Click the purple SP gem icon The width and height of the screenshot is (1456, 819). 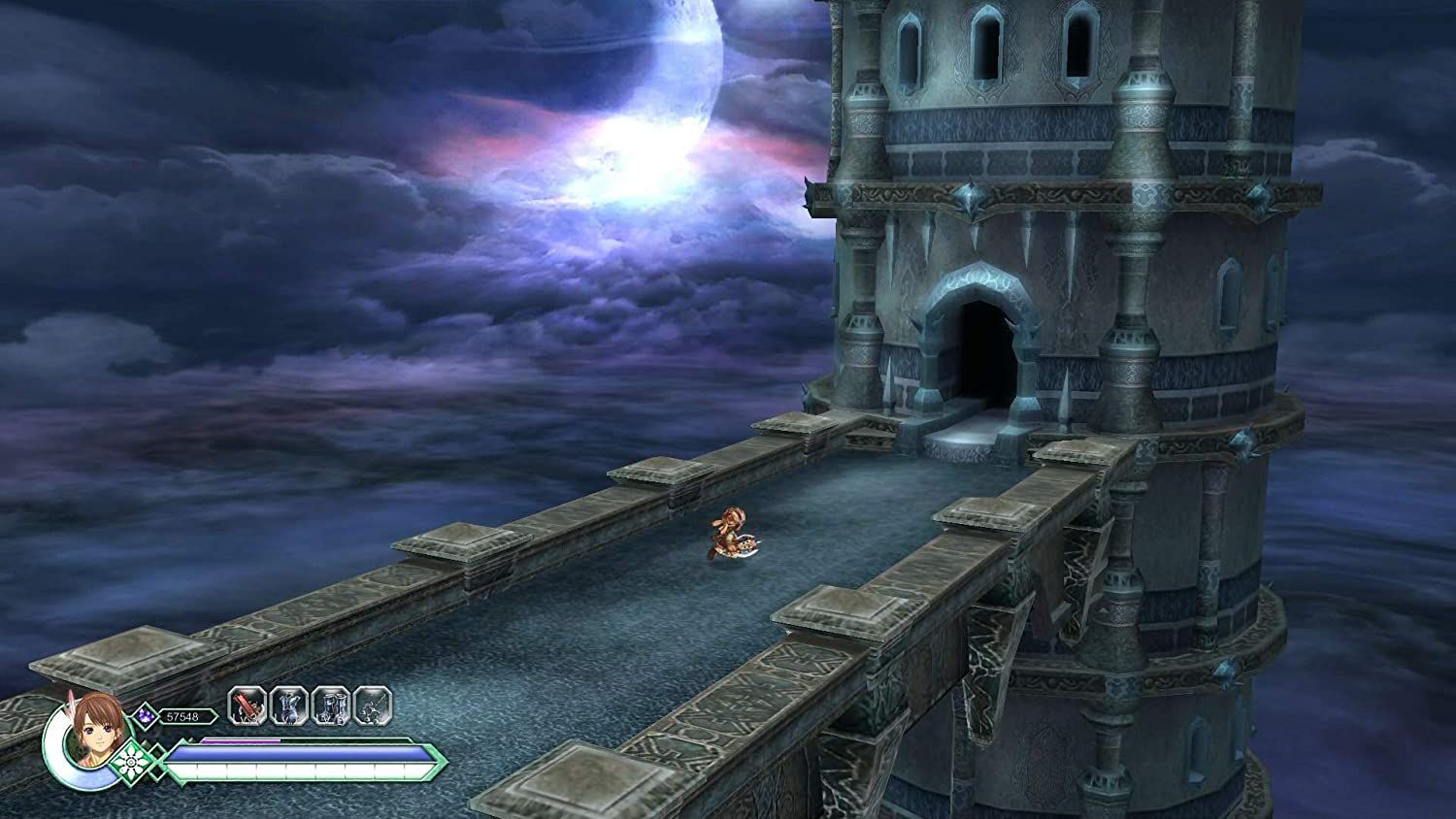pos(145,715)
